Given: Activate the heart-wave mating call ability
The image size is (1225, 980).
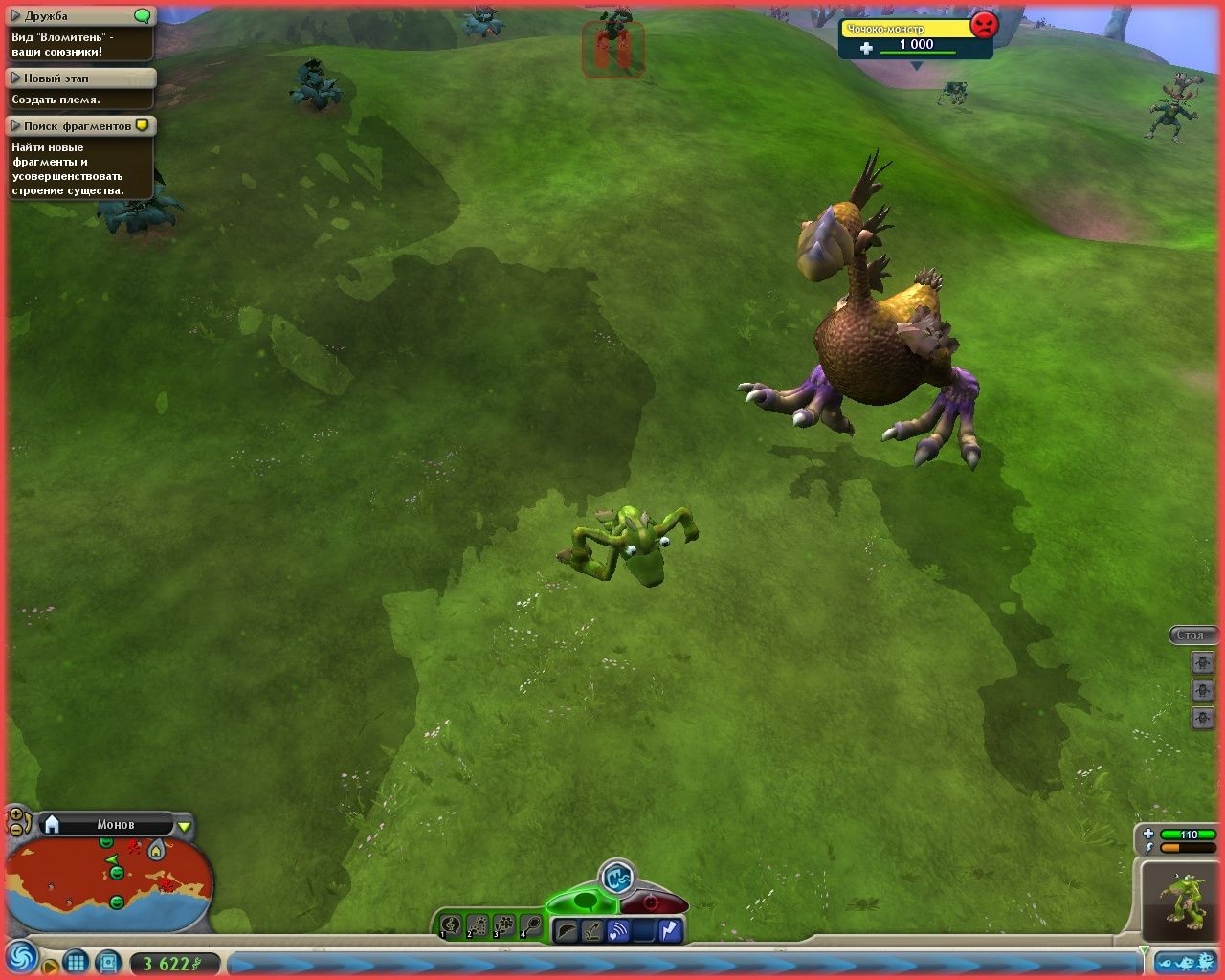Looking at the screenshot, I should (618, 929).
